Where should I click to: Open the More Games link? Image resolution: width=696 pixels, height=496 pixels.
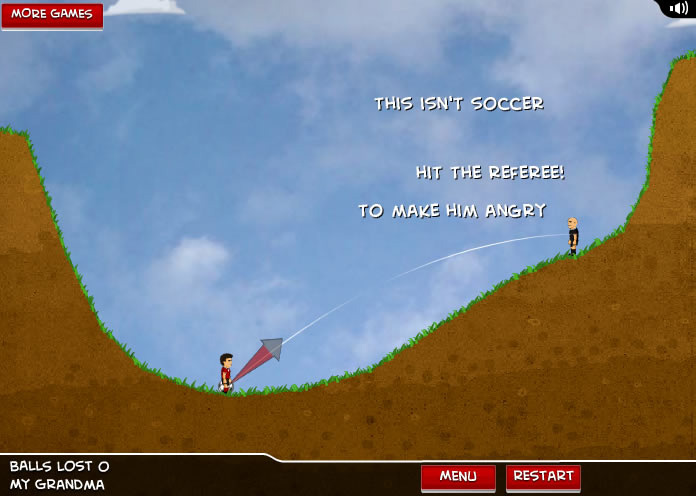52,15
